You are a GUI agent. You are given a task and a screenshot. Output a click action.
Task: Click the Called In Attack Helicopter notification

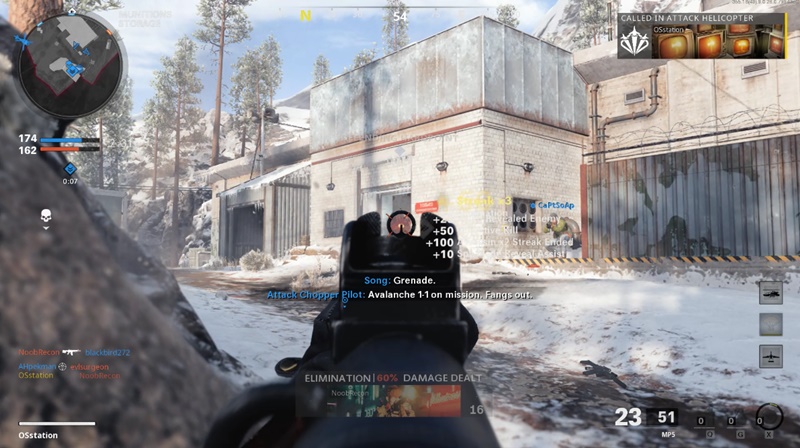[x=701, y=36]
